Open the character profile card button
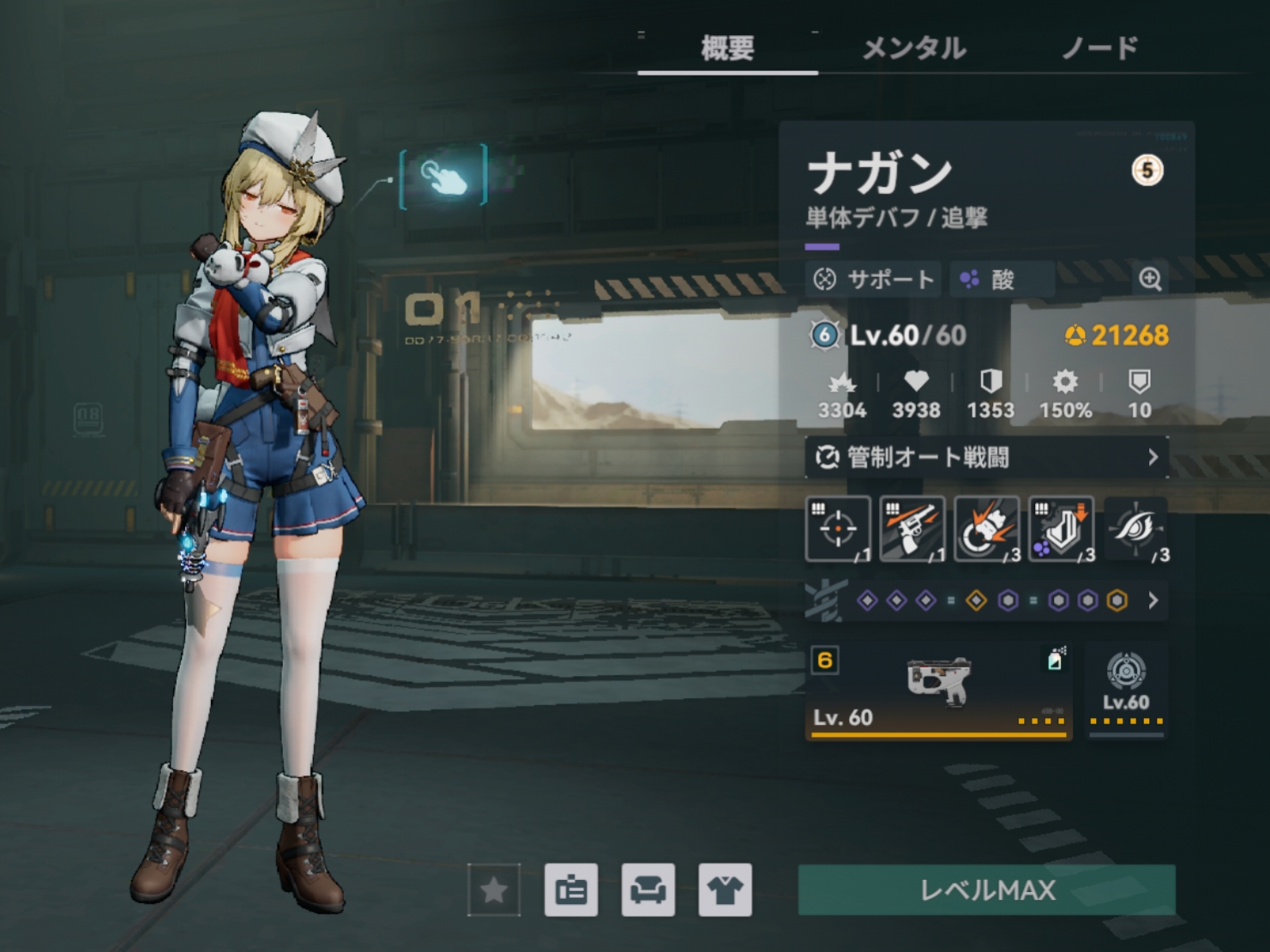The height and width of the screenshot is (952, 1270). pyautogui.click(x=571, y=890)
